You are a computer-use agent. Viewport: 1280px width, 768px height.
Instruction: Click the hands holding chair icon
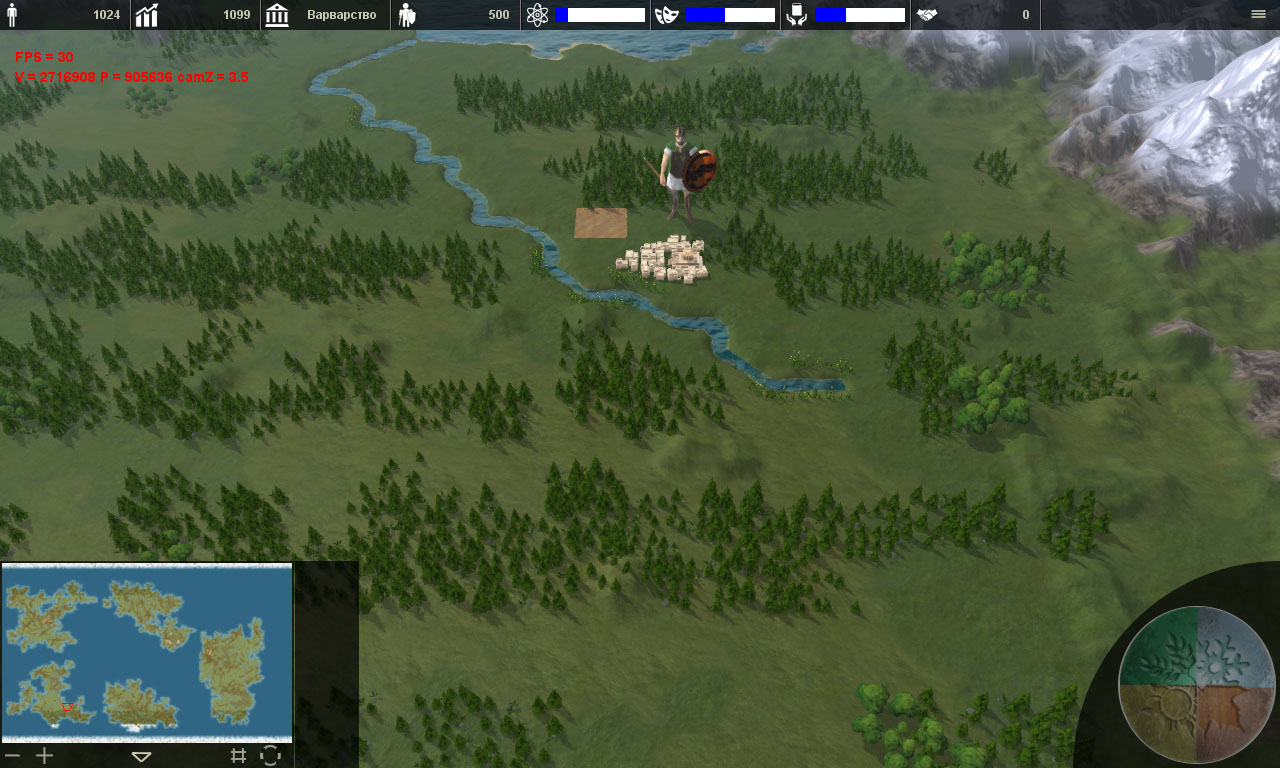797,15
